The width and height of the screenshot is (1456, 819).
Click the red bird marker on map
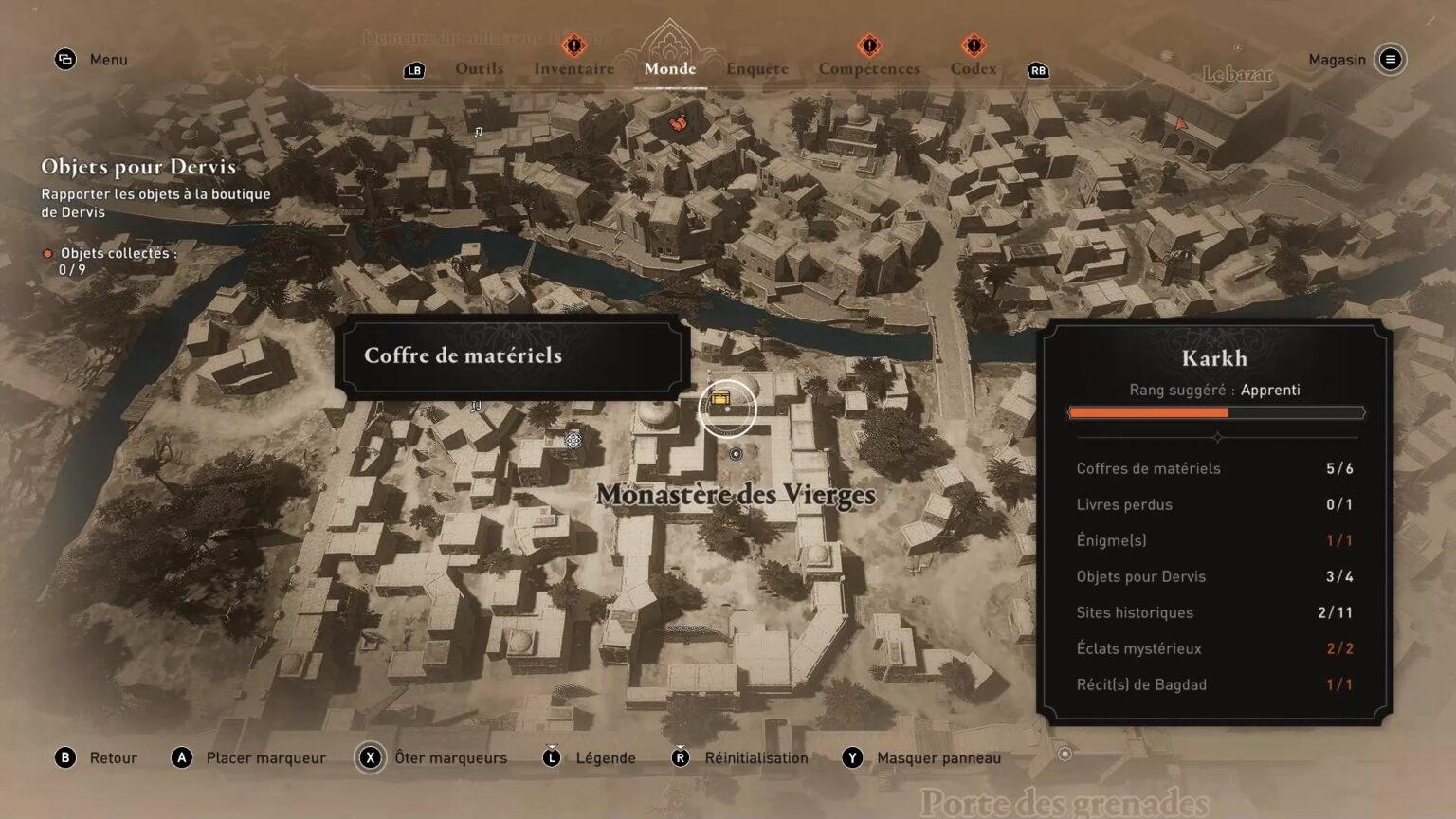point(678,122)
